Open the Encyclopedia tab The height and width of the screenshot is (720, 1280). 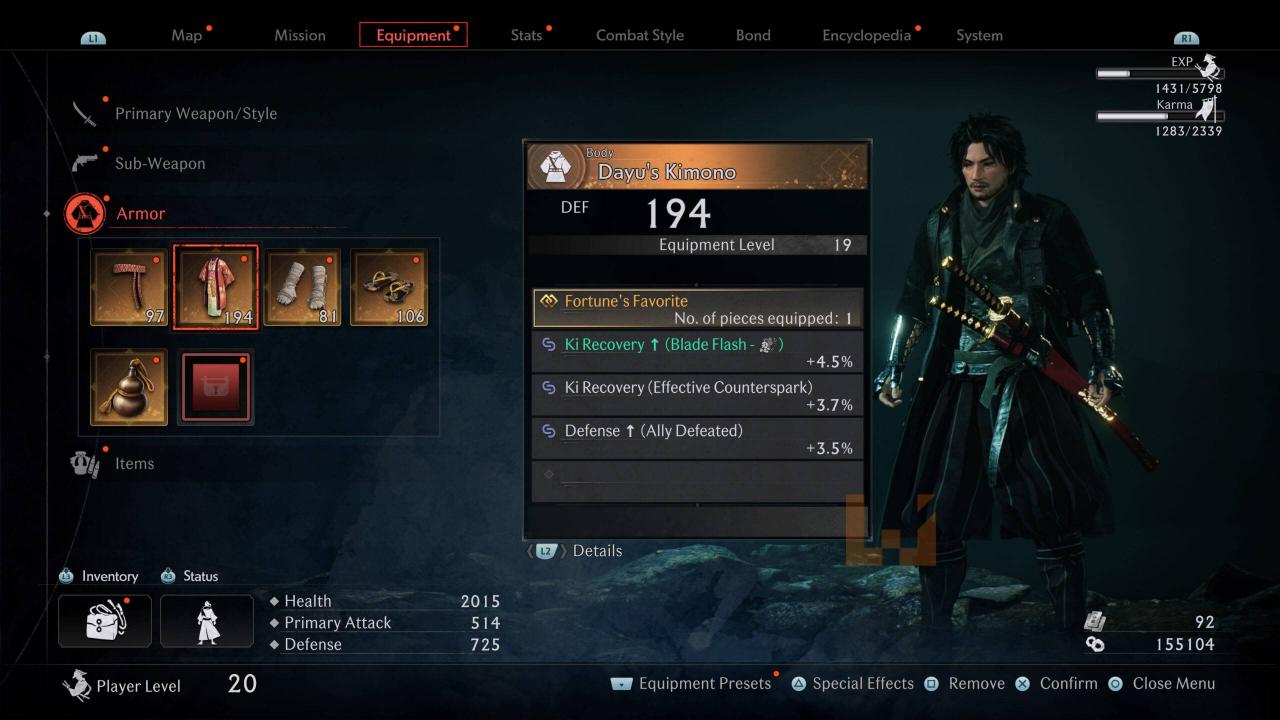pos(866,35)
